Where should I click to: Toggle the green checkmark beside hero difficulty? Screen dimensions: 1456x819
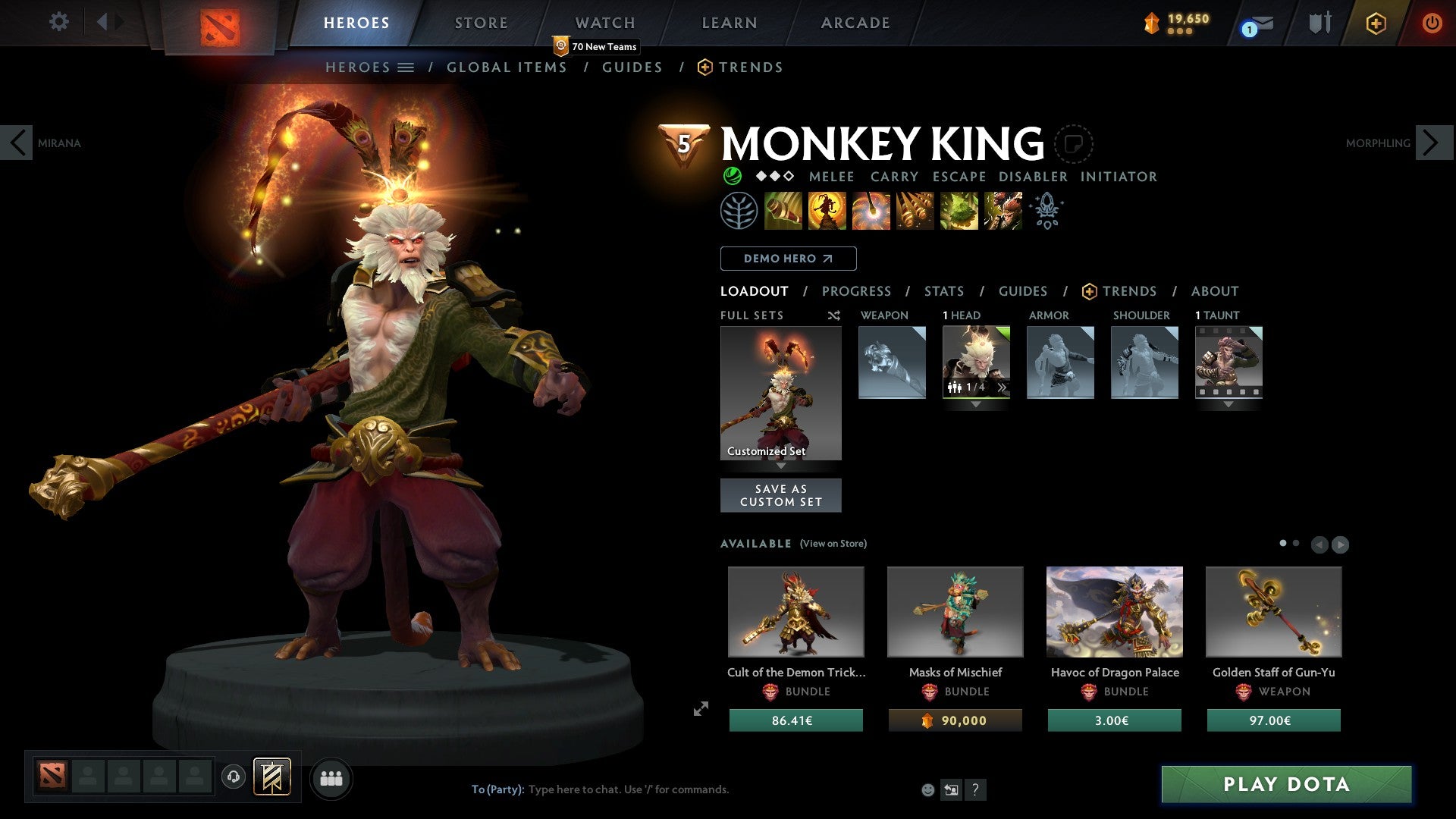[x=730, y=176]
